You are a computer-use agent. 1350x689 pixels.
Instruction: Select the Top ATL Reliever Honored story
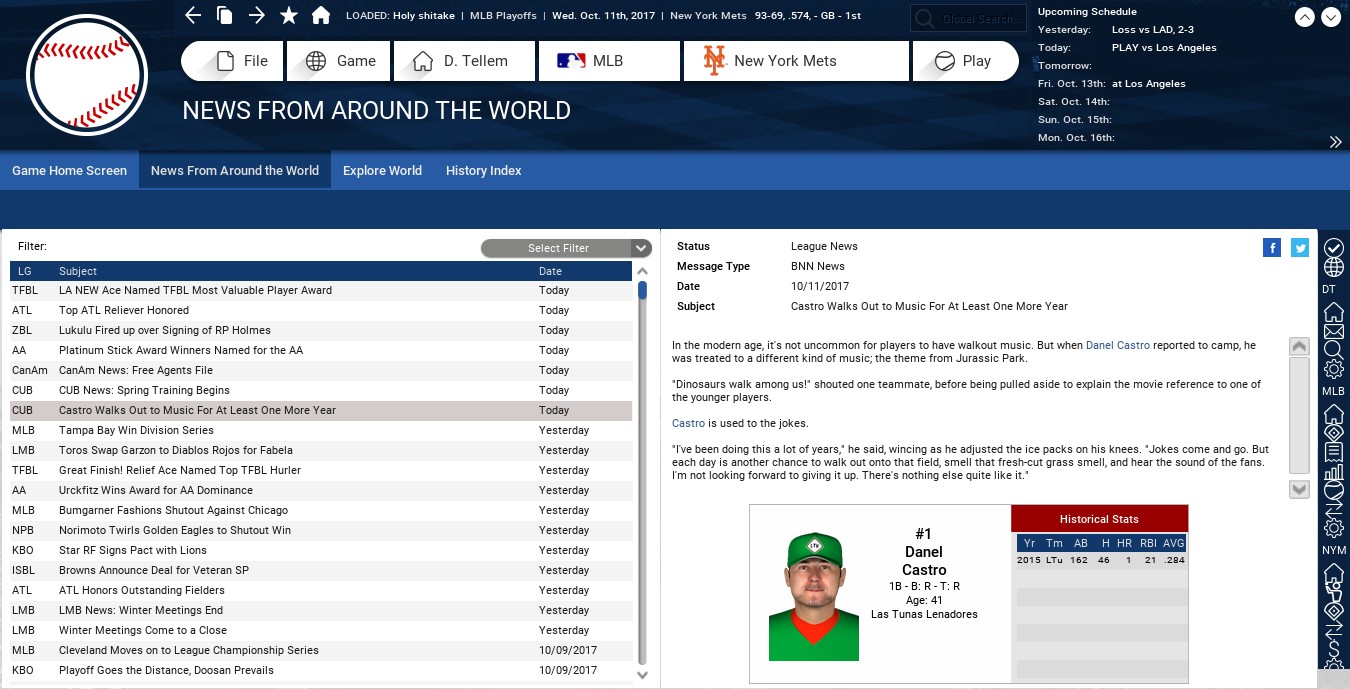click(124, 310)
